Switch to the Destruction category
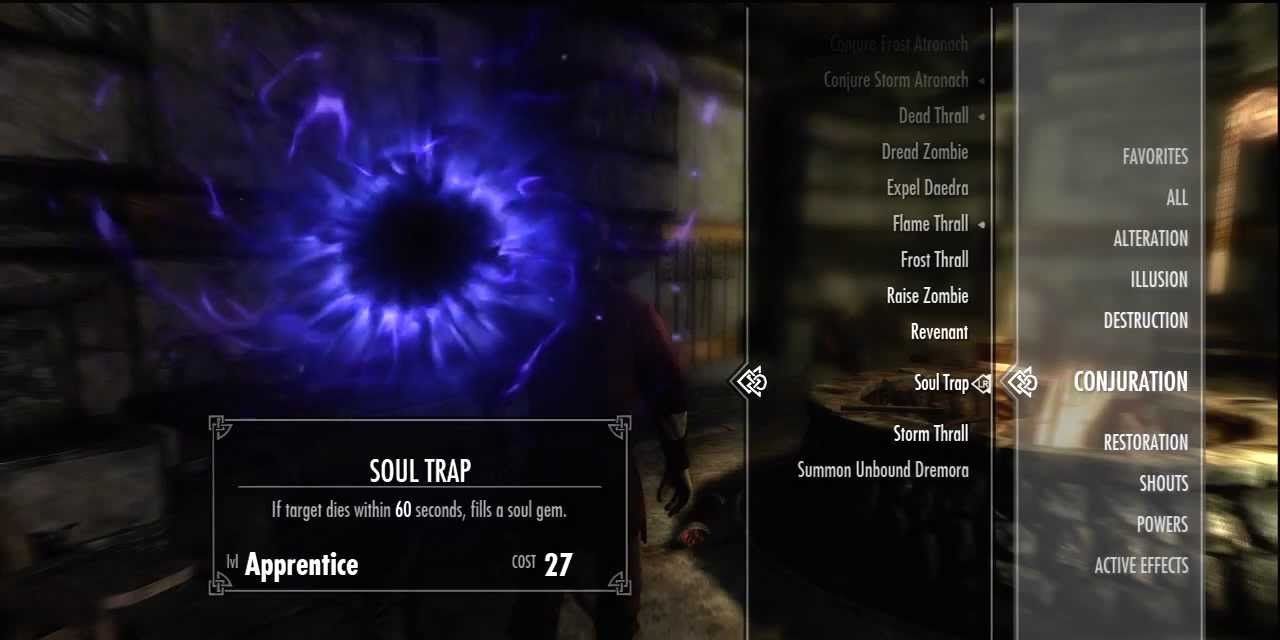Viewport: 1280px width, 640px height. coord(1145,321)
